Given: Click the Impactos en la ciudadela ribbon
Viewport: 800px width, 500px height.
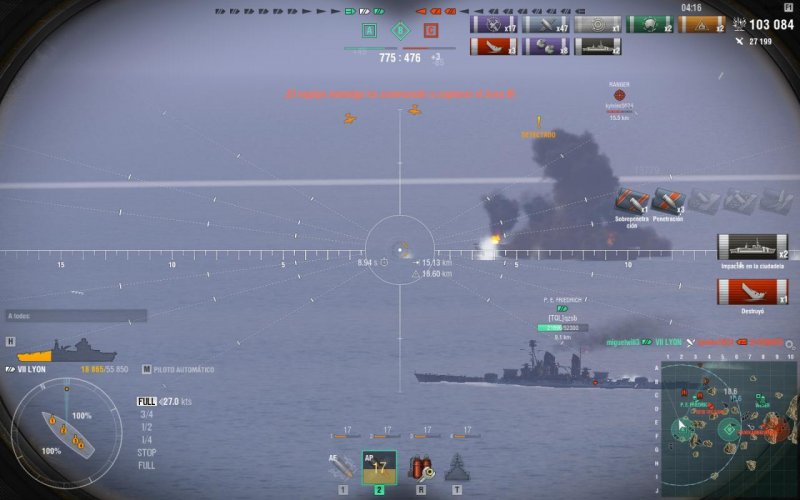Looking at the screenshot, I should click(x=752, y=247).
